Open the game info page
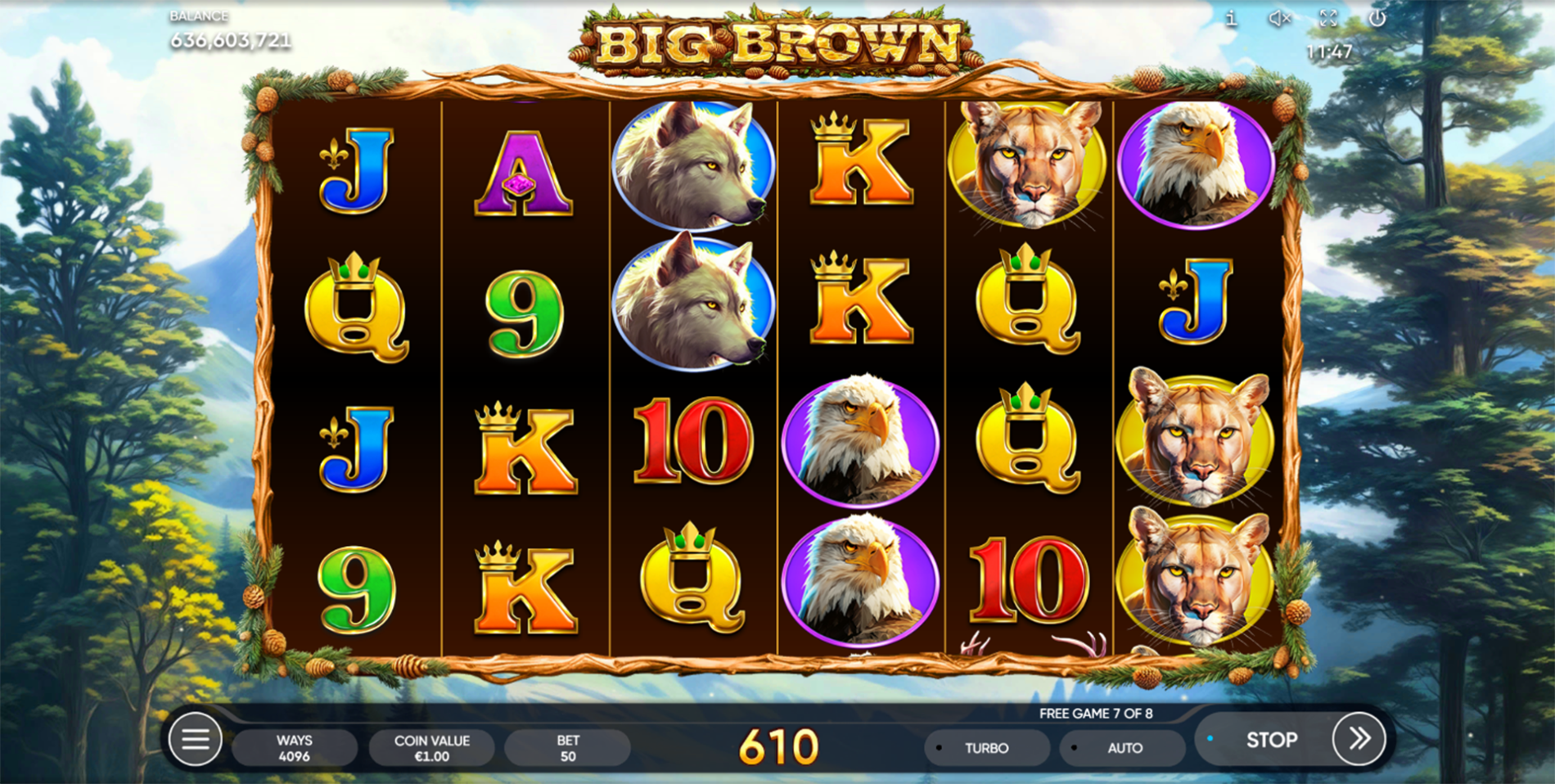Image resolution: width=1555 pixels, height=784 pixels. (1231, 20)
